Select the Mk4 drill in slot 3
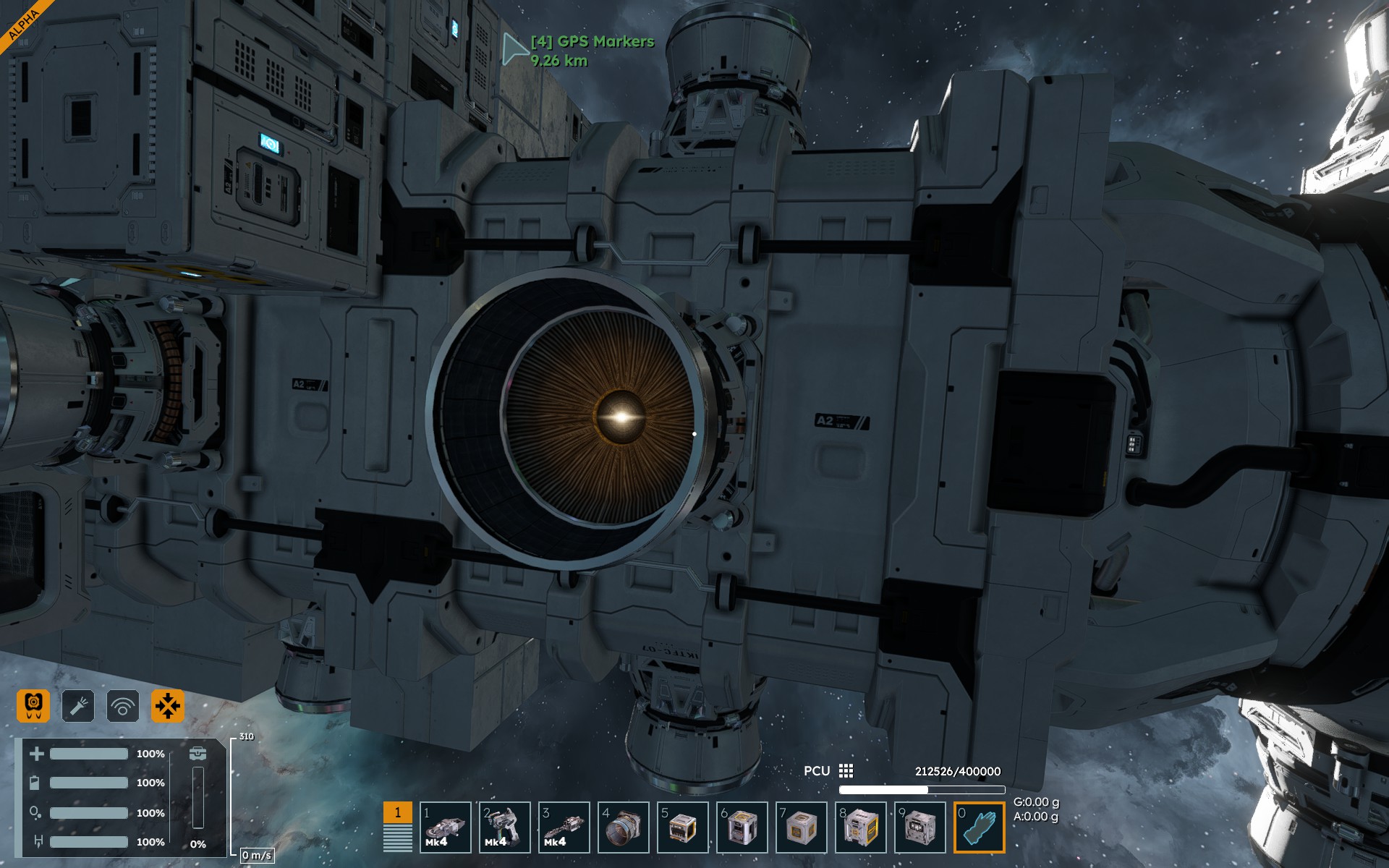 tap(564, 827)
